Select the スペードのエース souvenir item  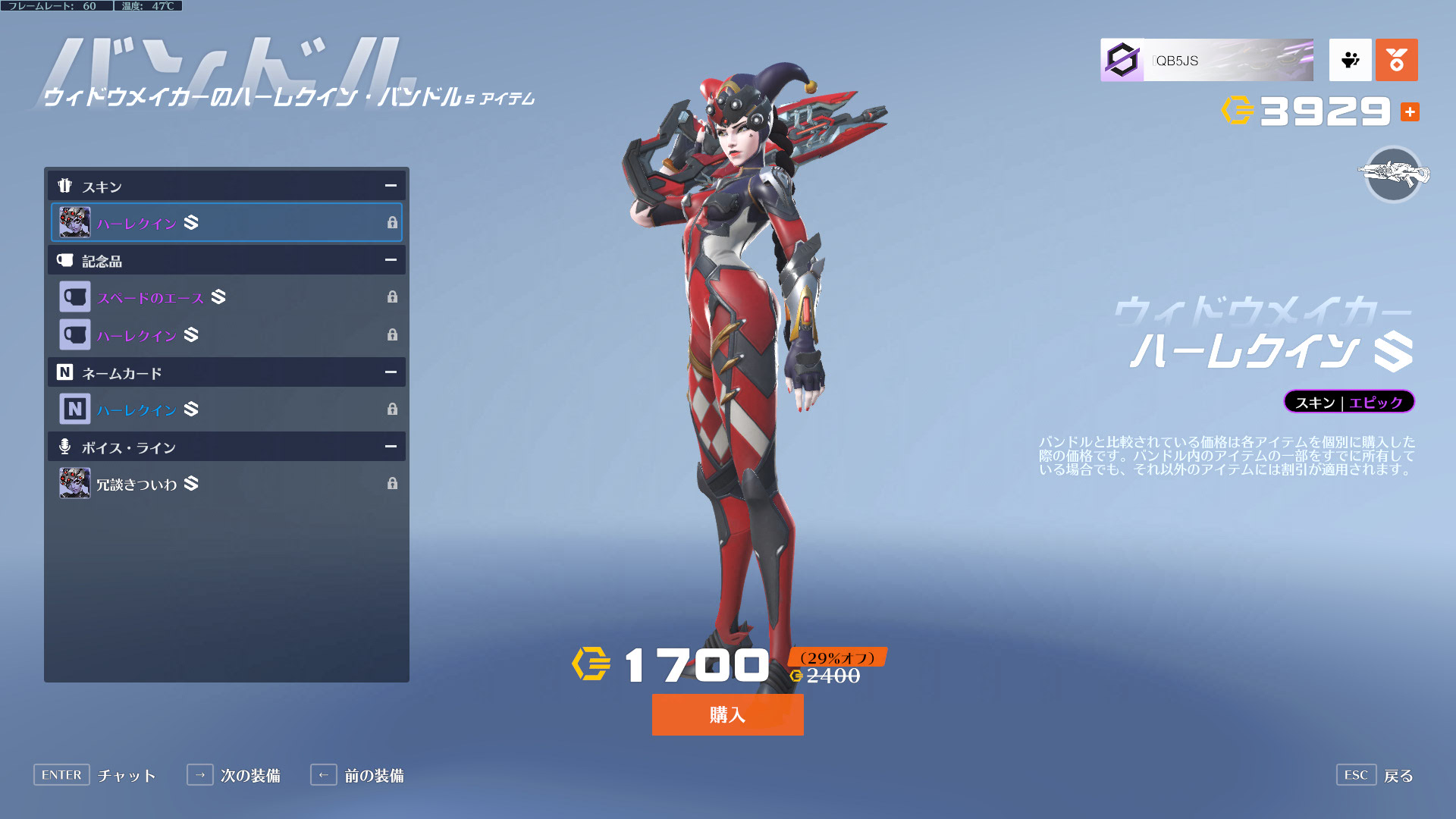pos(226,297)
